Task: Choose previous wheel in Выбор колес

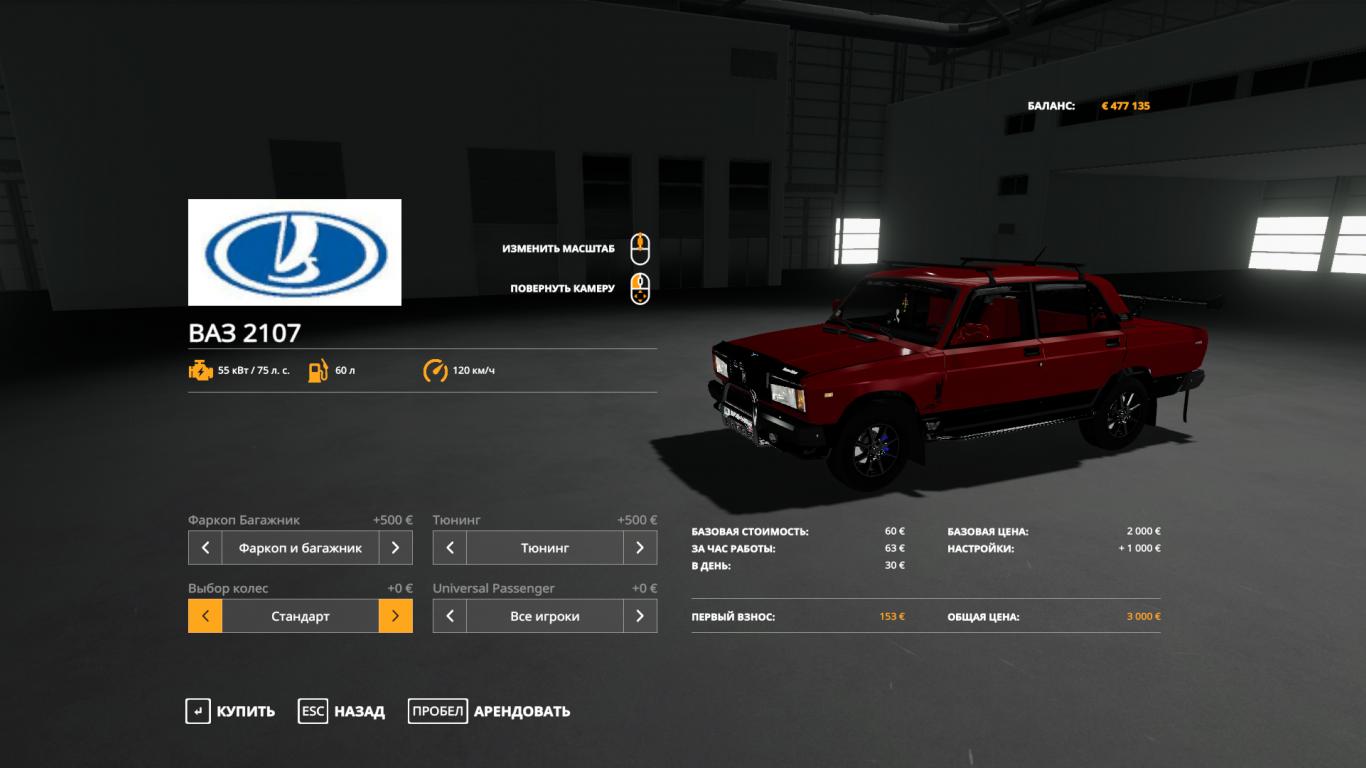Action: point(205,616)
